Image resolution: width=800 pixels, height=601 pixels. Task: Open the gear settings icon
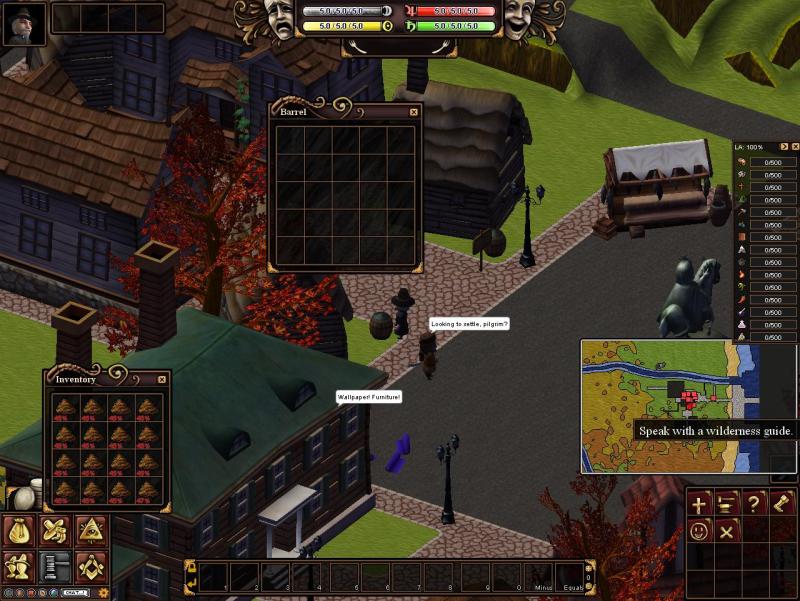103,593
